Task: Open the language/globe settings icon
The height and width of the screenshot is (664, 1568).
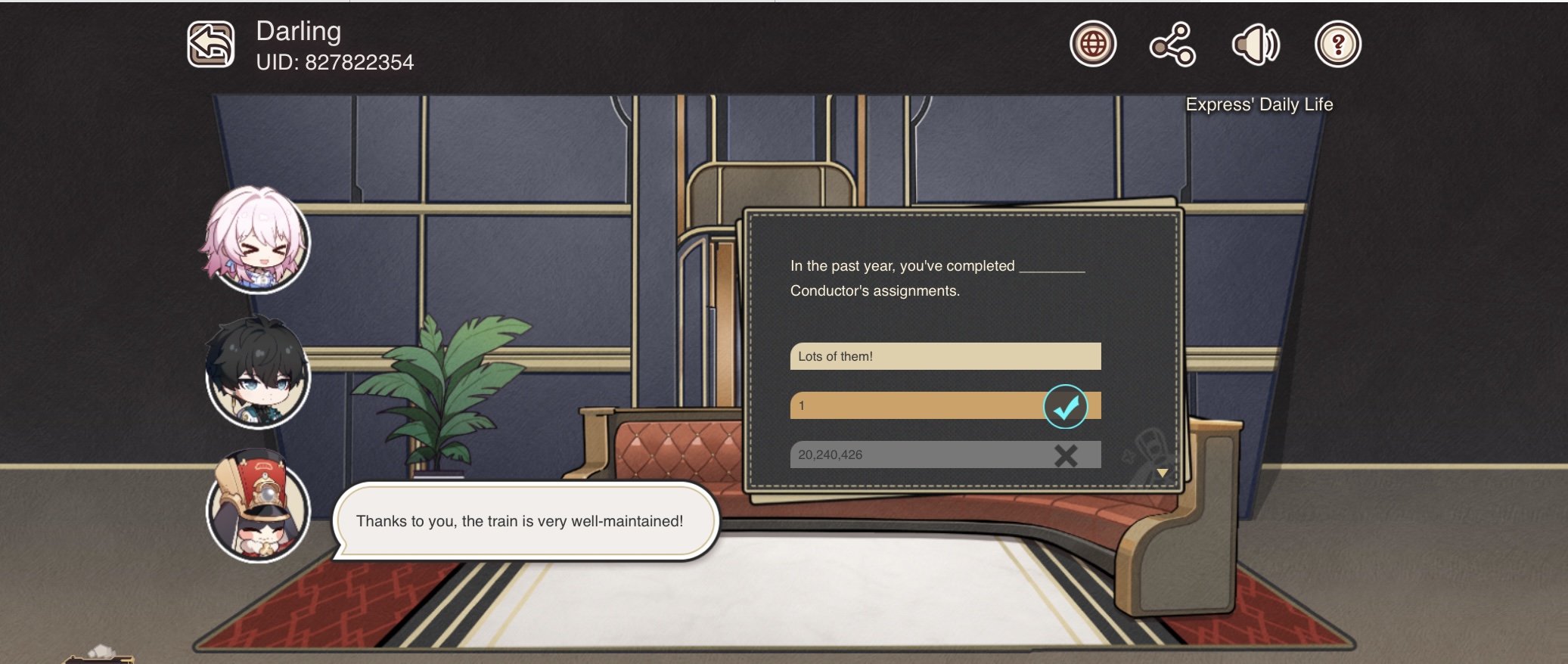Action: pyautogui.click(x=1094, y=44)
